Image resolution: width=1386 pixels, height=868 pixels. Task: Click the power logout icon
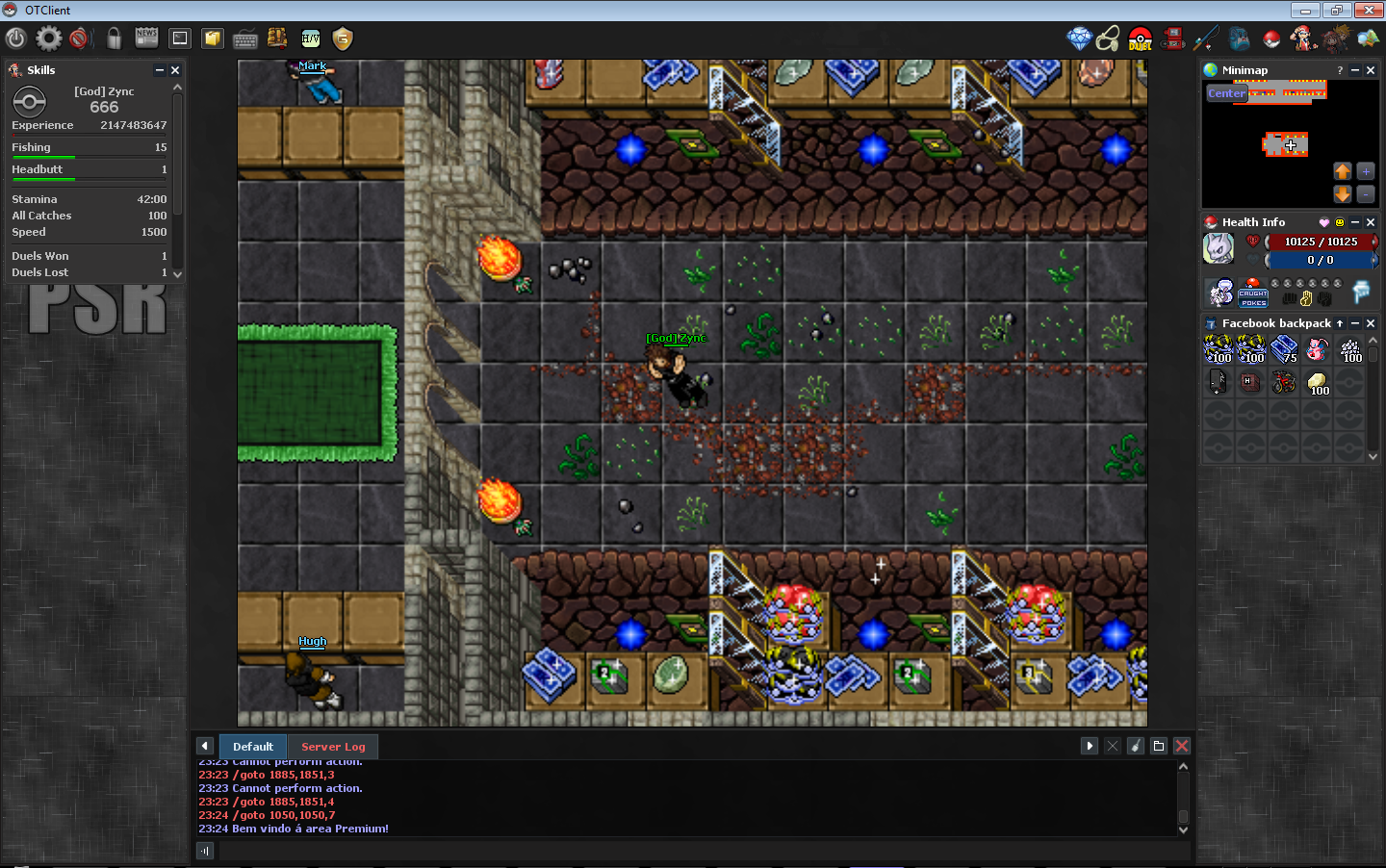(15, 38)
